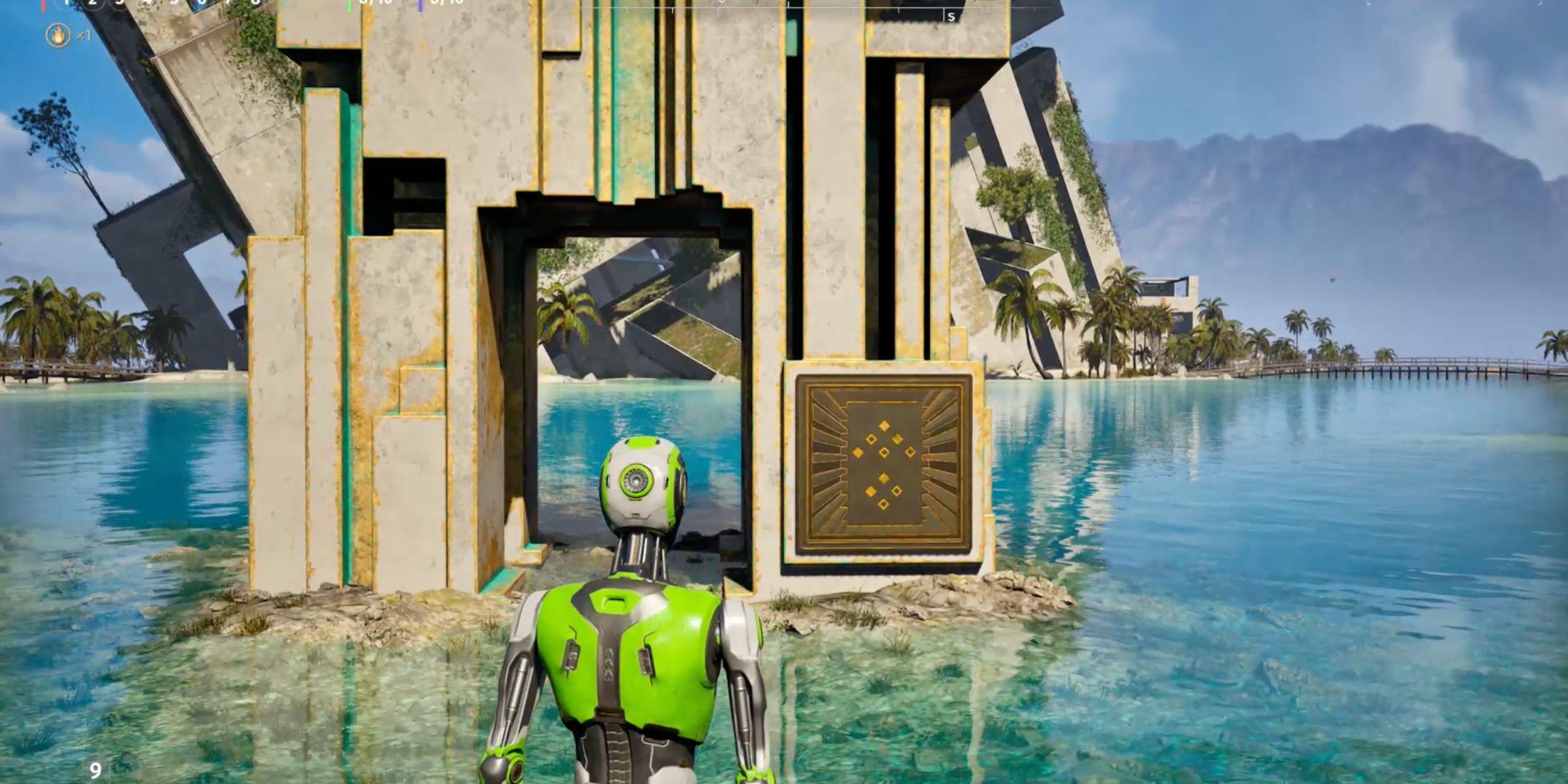Click the green 0/10 resource counter
The width and height of the screenshot is (1568, 784).
coord(369,4)
